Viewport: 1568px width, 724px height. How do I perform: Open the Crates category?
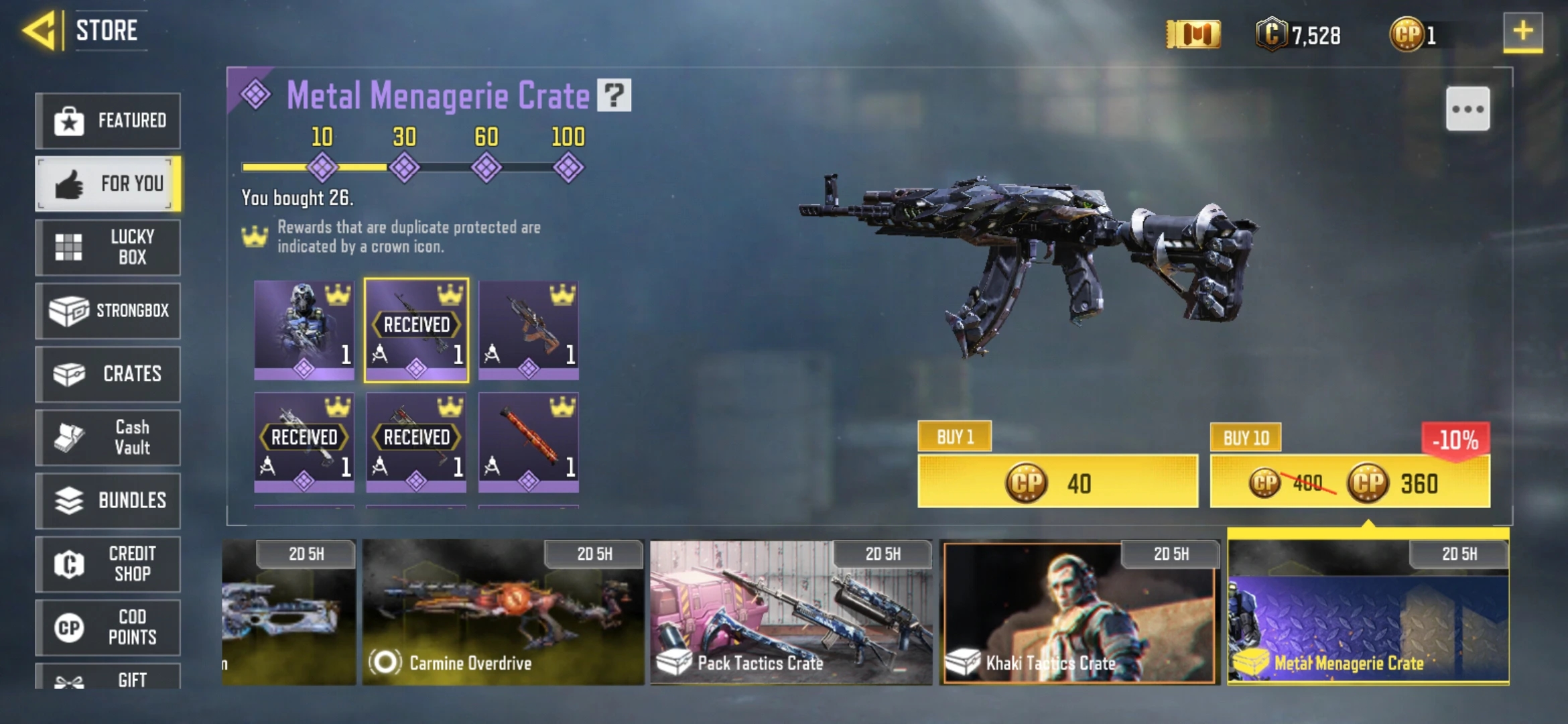108,374
